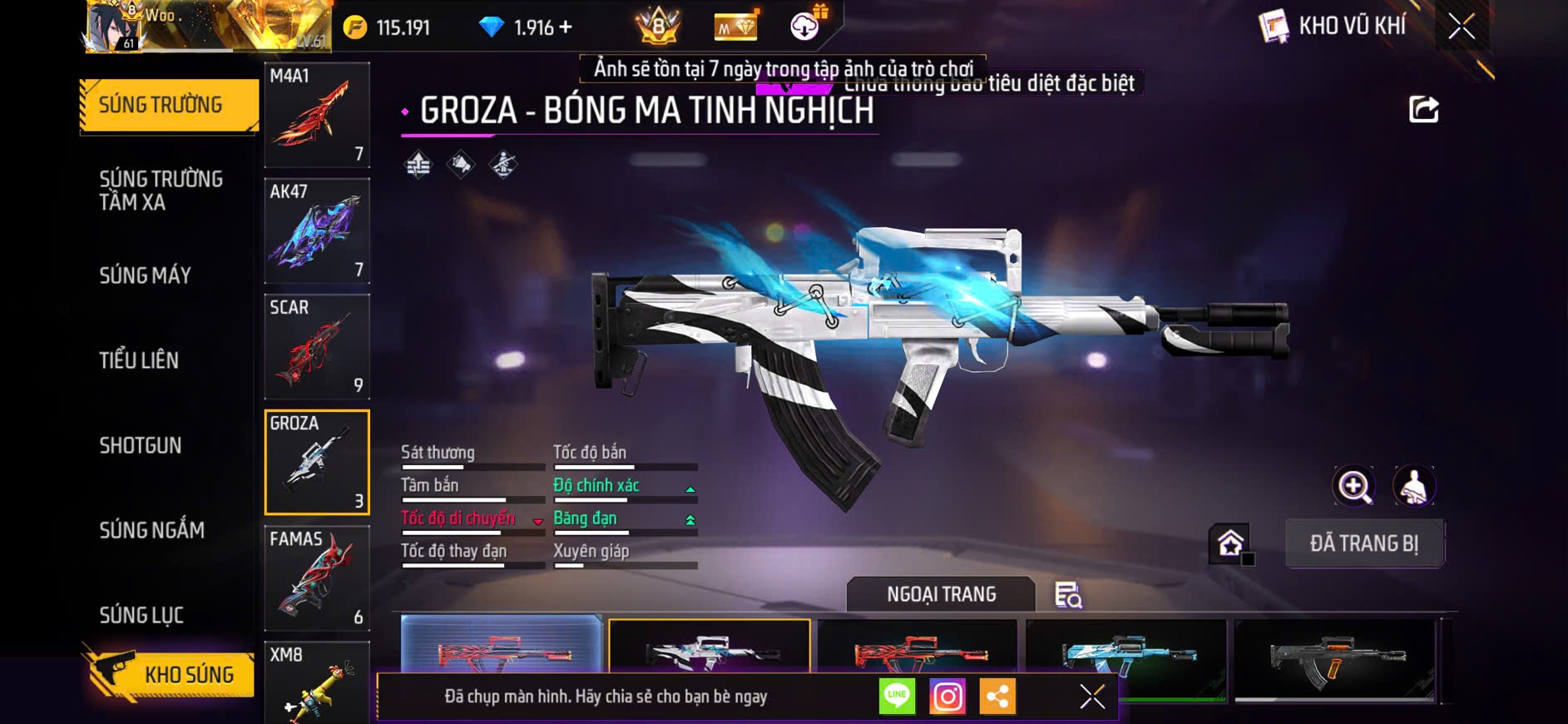Dismiss the screenshot share banner

[1092, 697]
